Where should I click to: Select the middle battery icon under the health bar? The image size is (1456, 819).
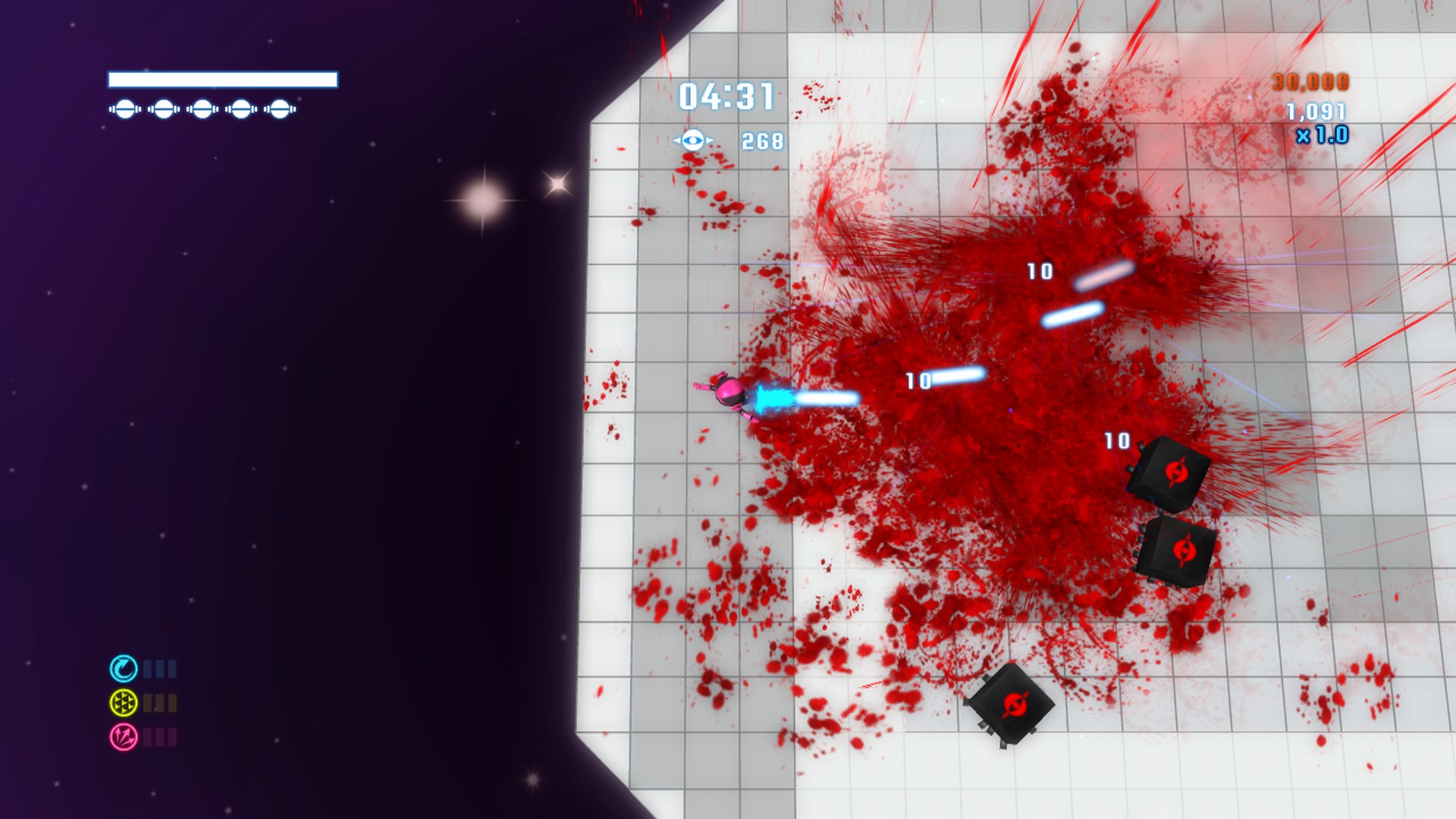point(202,109)
